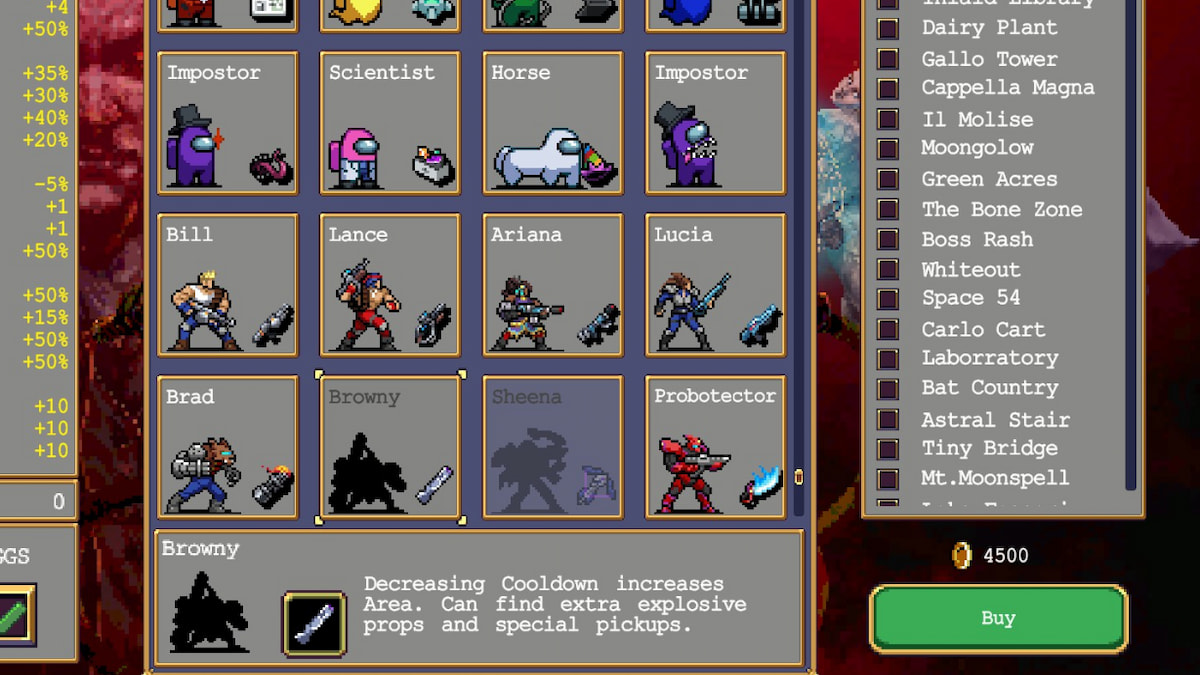Select the Lucia character tile
Image resolution: width=1200 pixels, height=675 pixels.
[715, 284]
